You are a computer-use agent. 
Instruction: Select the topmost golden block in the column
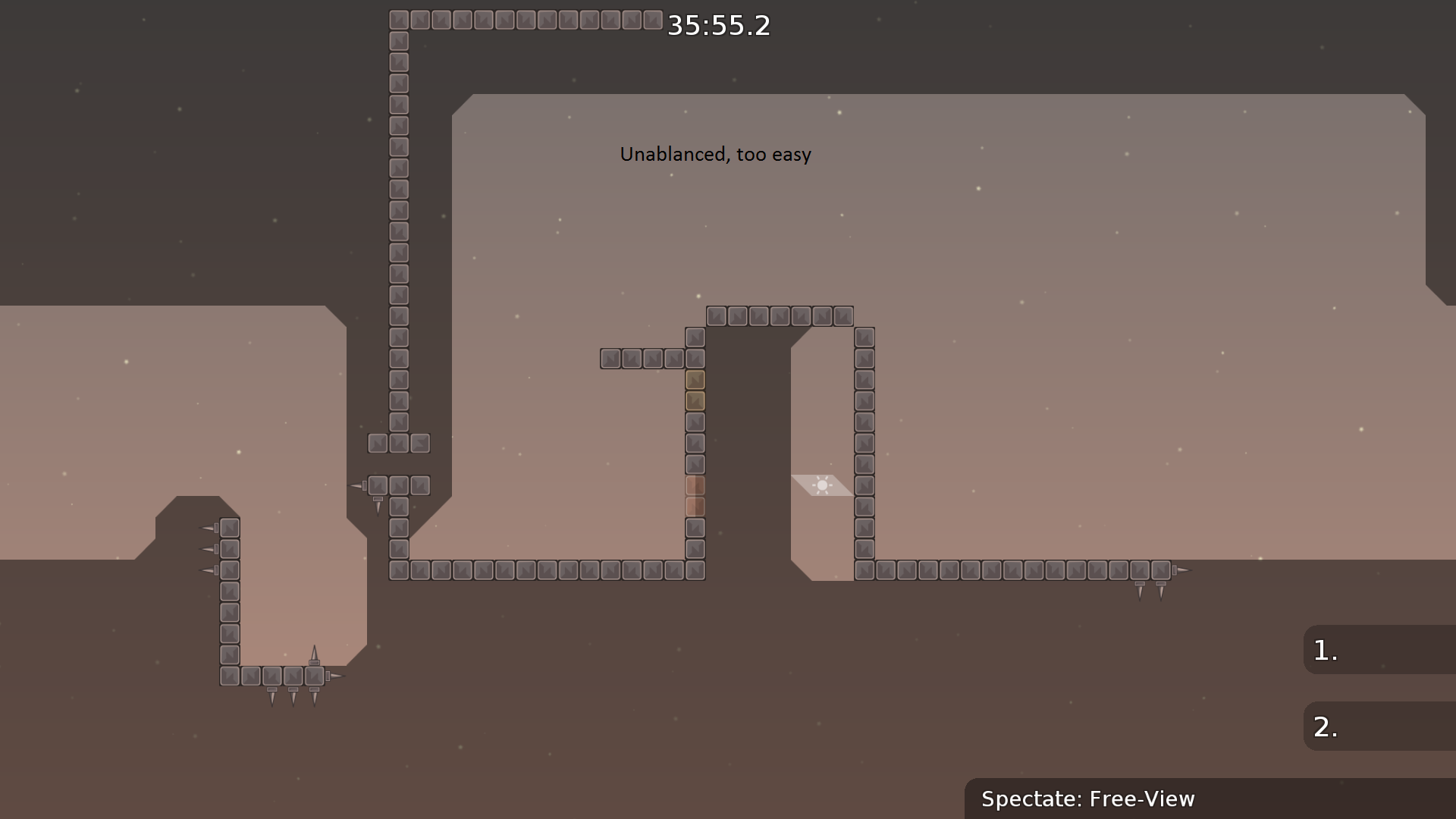695,380
